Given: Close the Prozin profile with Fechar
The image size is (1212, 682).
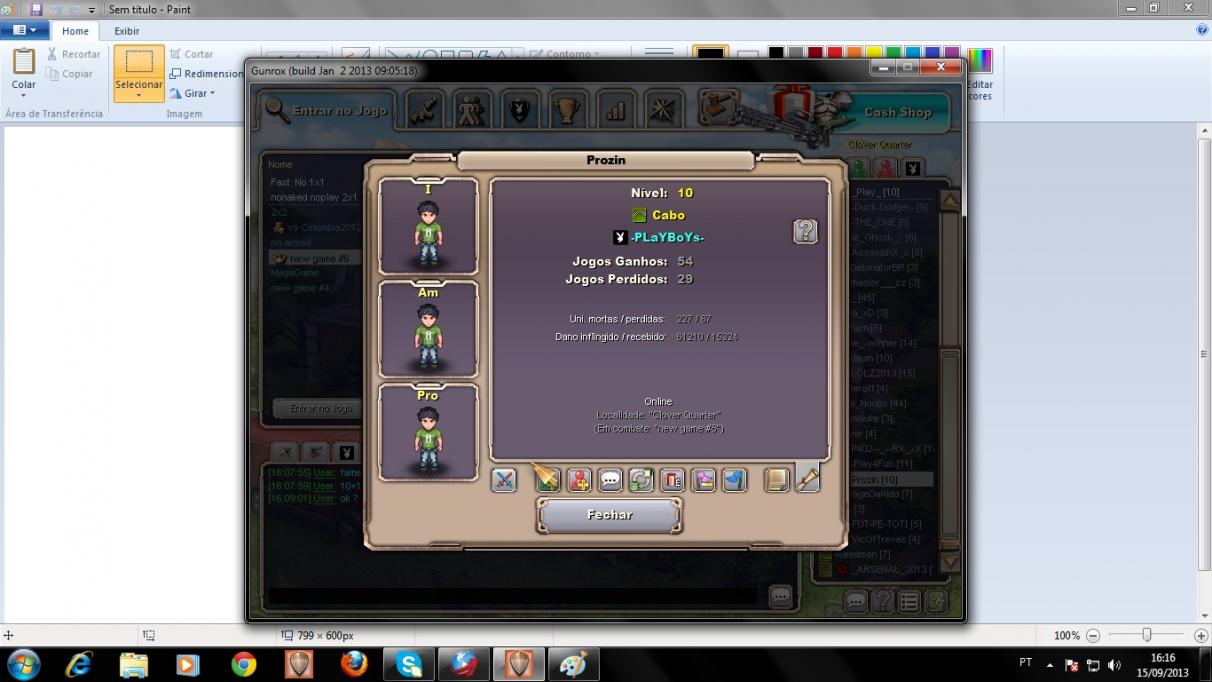Looking at the screenshot, I should click(609, 515).
